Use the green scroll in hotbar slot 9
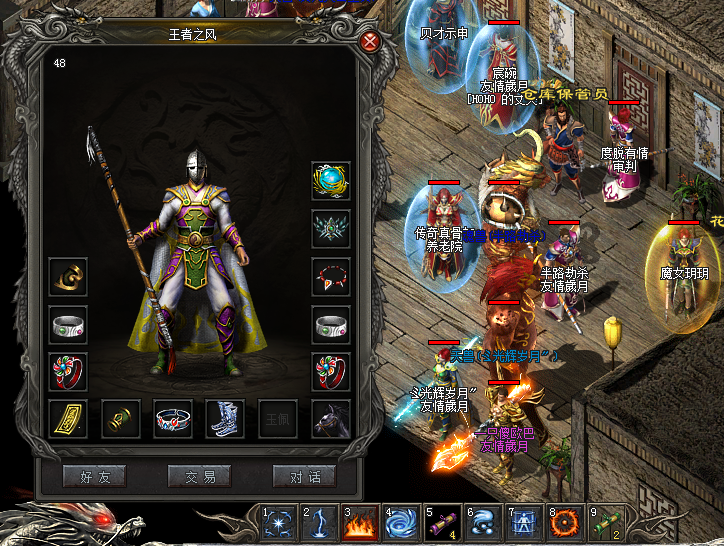 [x=606, y=523]
